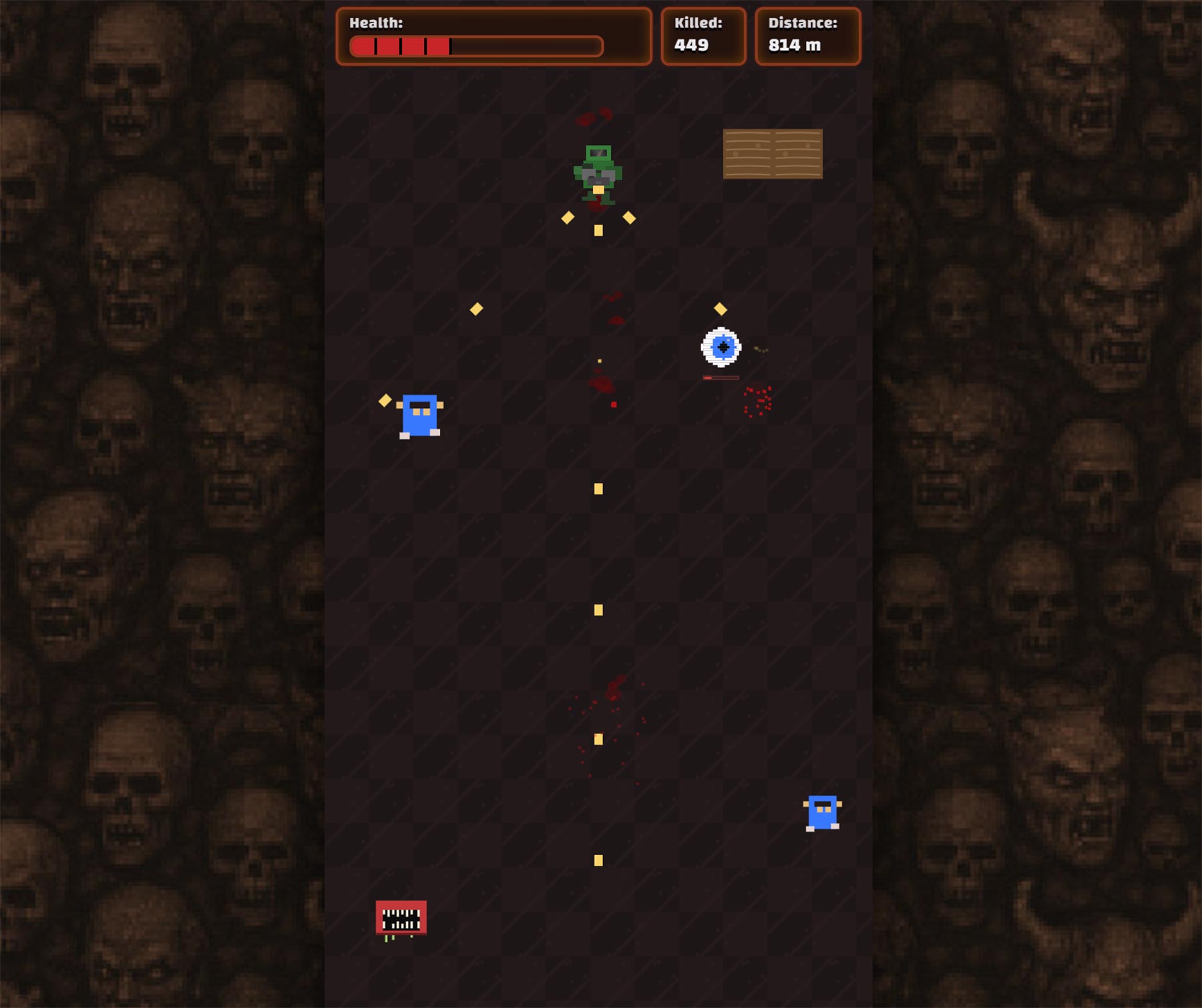Screen dimensions: 1202x1008
Task: Click the Distance: 814 m counter panel
Action: pos(807,35)
